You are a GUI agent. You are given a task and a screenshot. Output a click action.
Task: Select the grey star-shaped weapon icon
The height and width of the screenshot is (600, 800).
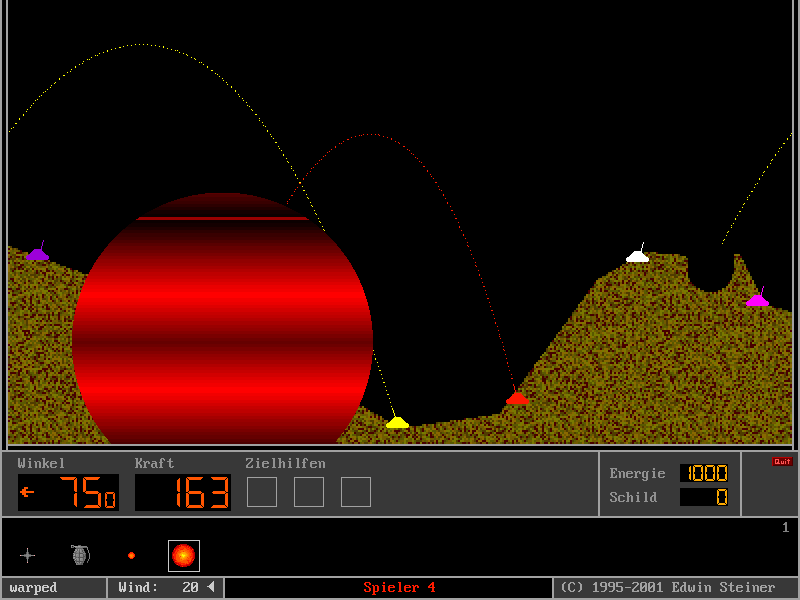[x=28, y=555]
